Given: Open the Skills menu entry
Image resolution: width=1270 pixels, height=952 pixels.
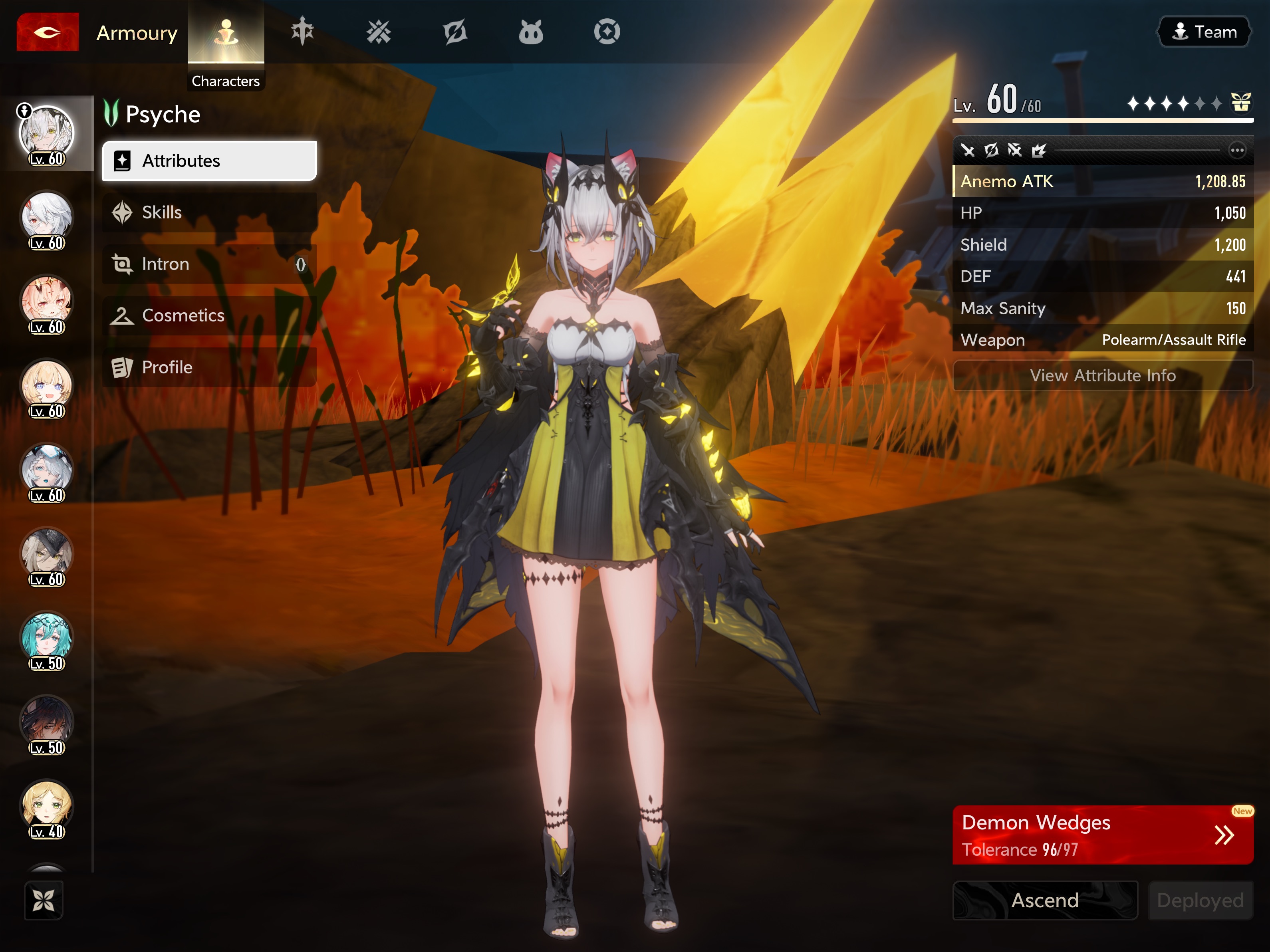Looking at the screenshot, I should click(209, 212).
